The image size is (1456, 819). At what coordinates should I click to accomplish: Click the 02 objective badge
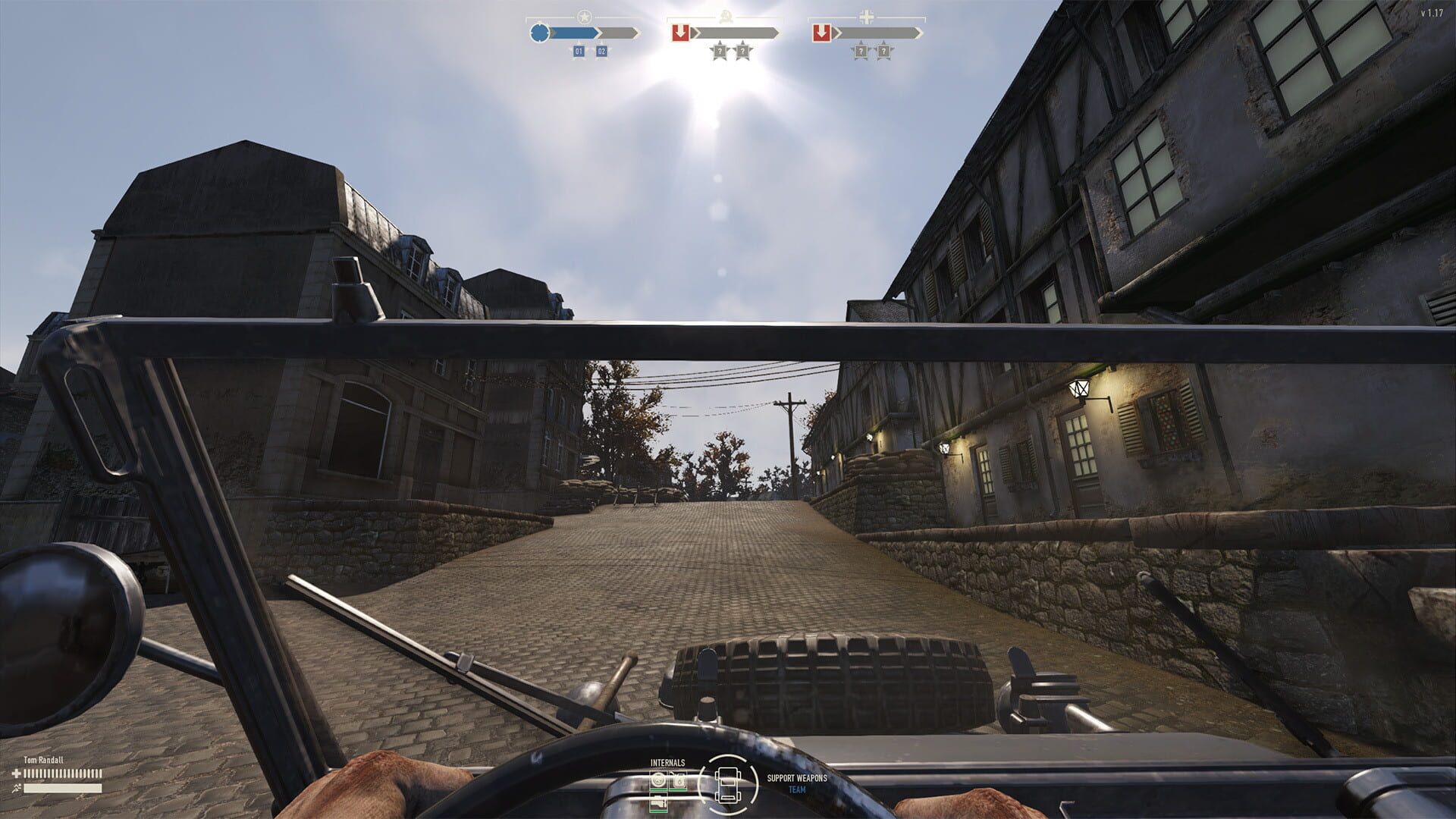(601, 52)
